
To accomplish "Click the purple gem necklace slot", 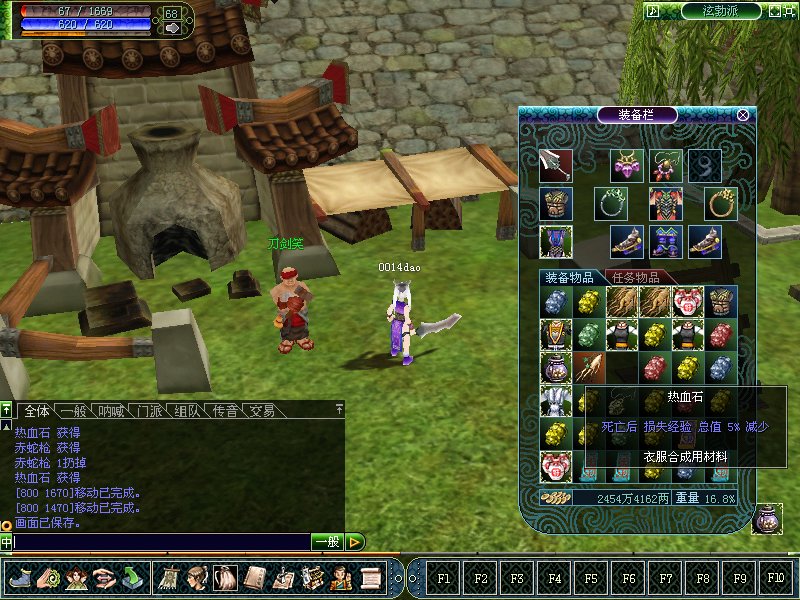I will (626, 165).
